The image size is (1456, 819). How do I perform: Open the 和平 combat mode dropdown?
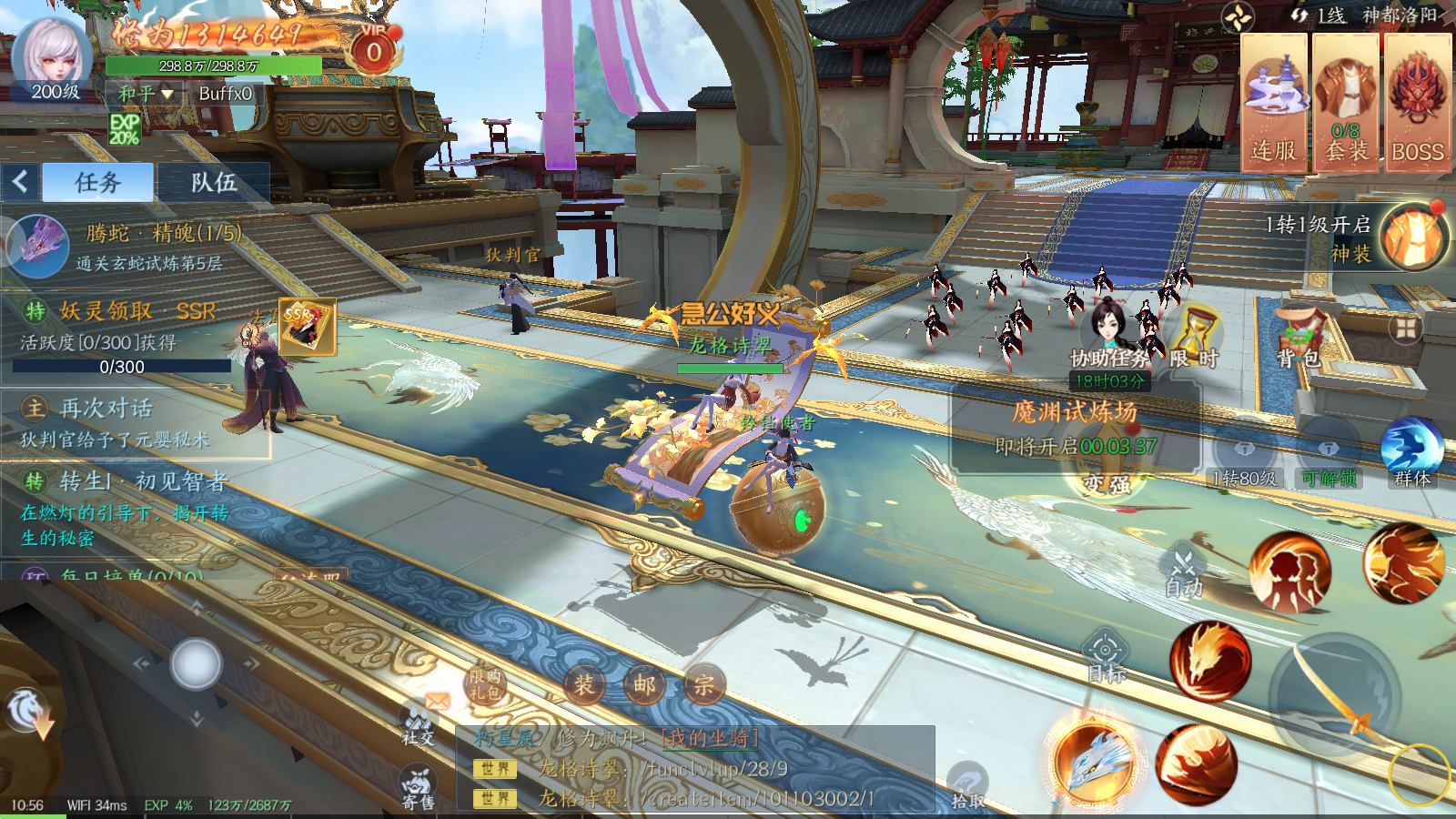(146, 93)
